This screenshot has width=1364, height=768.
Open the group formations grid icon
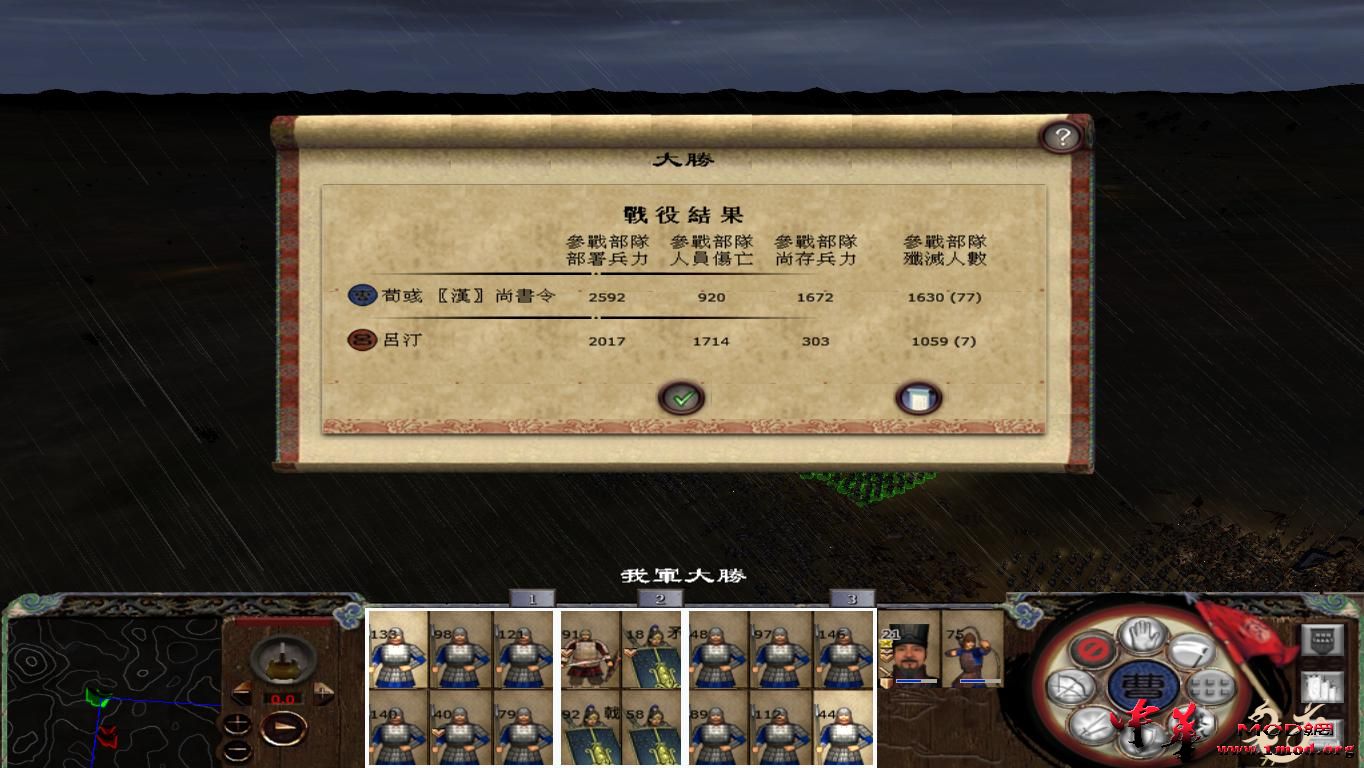pos(1208,686)
